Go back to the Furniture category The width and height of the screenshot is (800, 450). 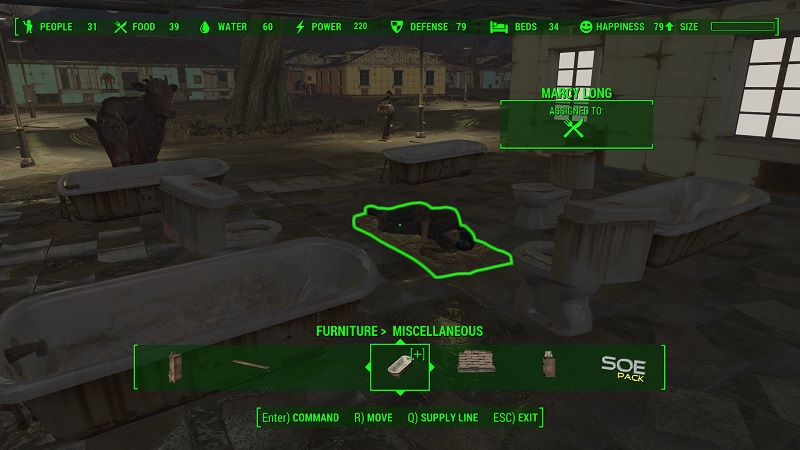tap(347, 331)
